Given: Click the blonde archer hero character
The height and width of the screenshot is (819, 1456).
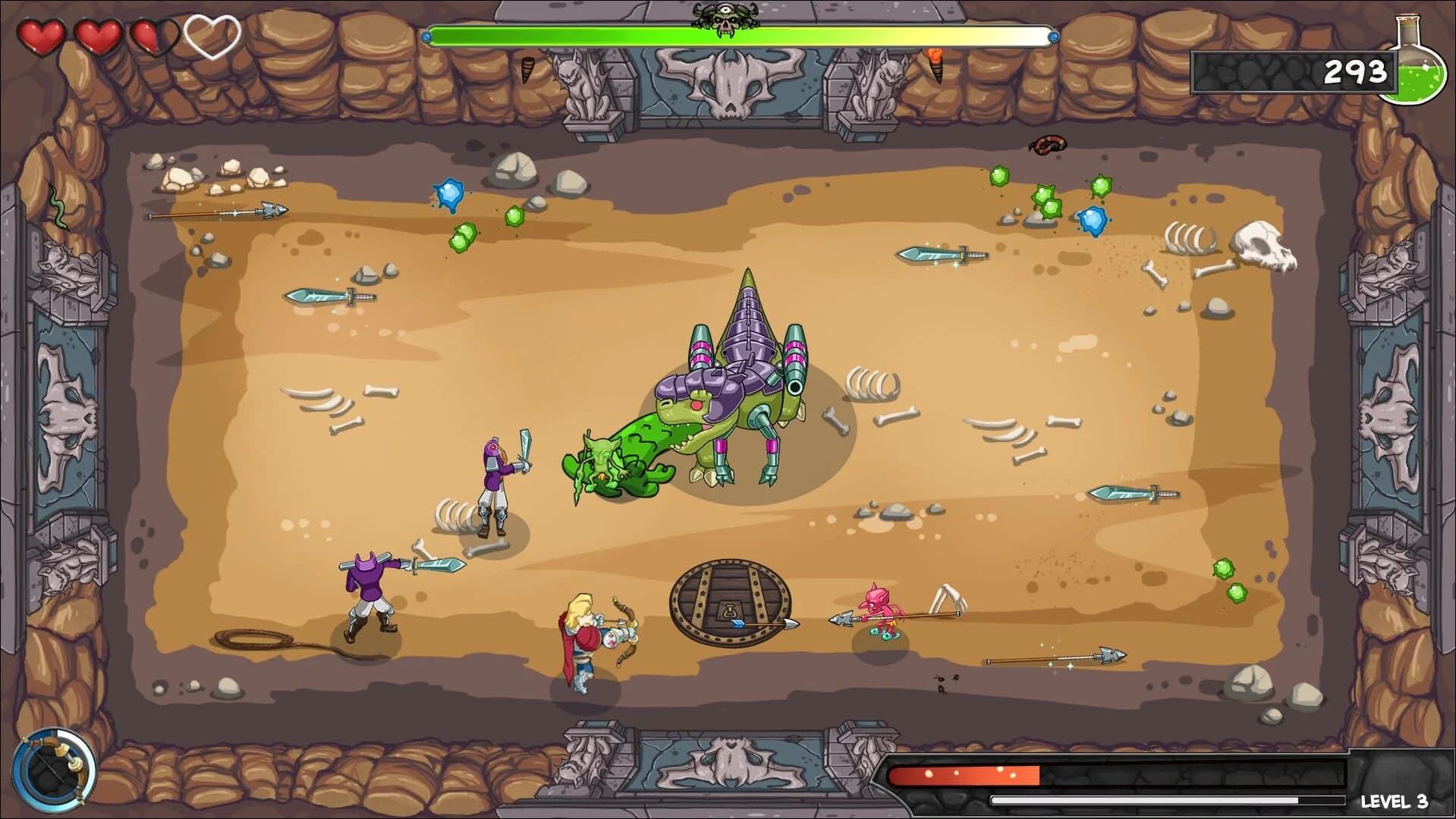Looking at the screenshot, I should click(x=588, y=641).
